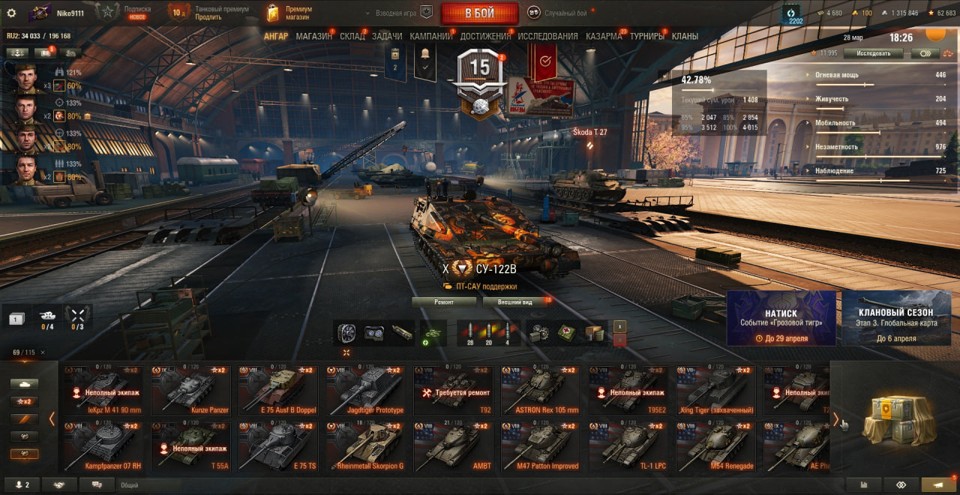Open the settings gear menu
Screen dimensions: 960x495
tap(12, 13)
